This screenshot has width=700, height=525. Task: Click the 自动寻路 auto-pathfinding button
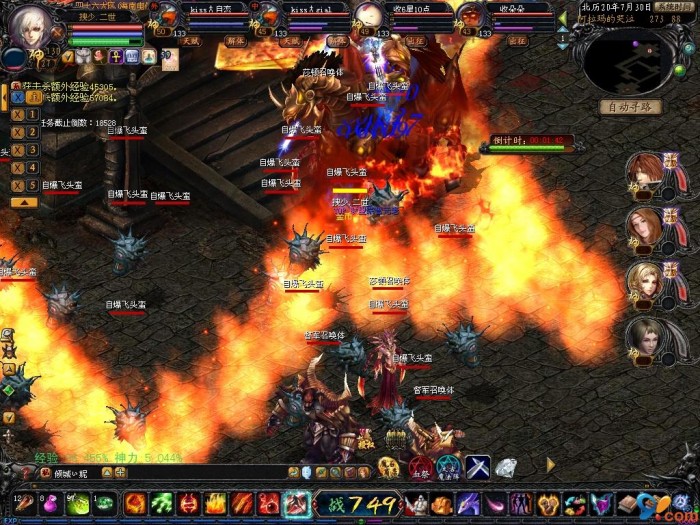click(630, 107)
